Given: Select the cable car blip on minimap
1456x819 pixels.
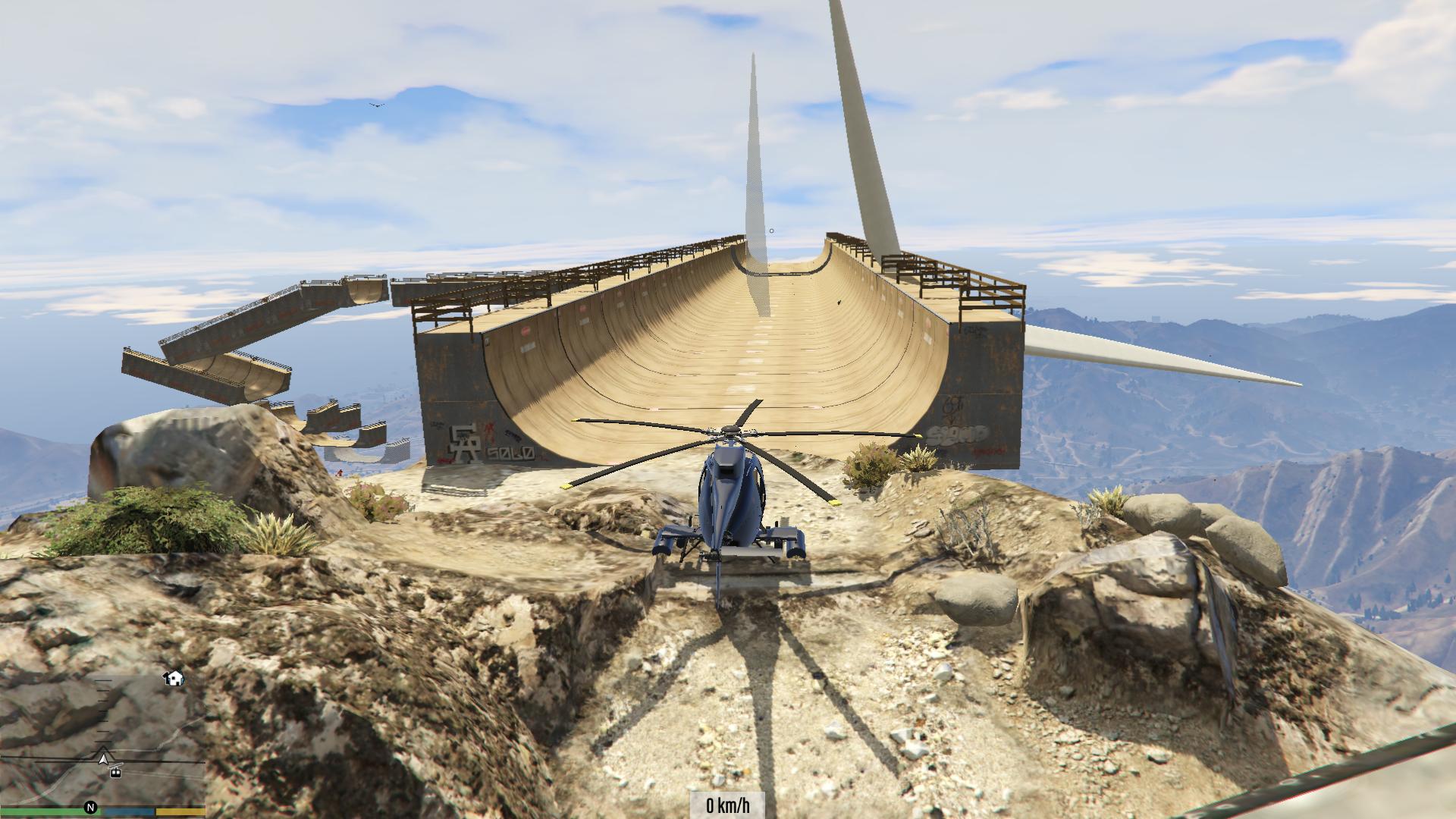Looking at the screenshot, I should [x=115, y=772].
